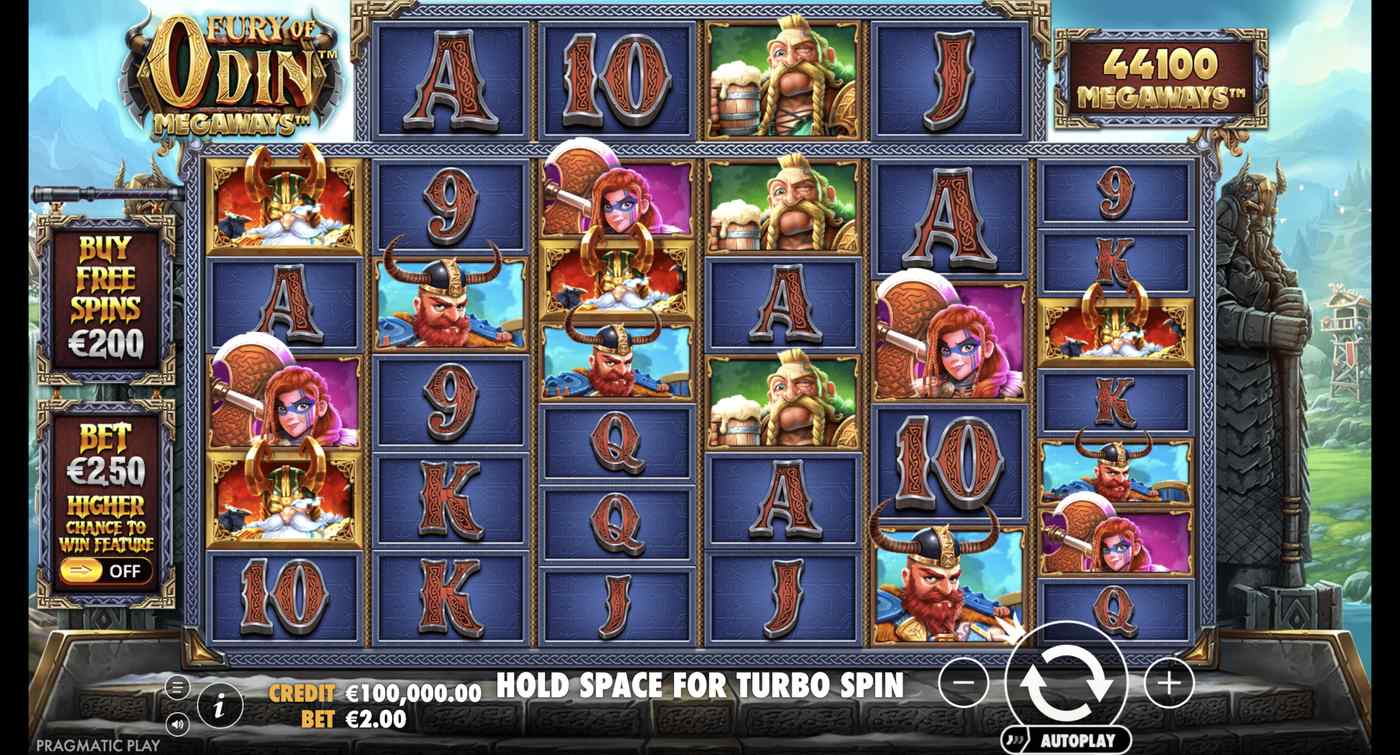Select the Bet €2.50 option
This screenshot has height=755, width=1400.
(103, 450)
